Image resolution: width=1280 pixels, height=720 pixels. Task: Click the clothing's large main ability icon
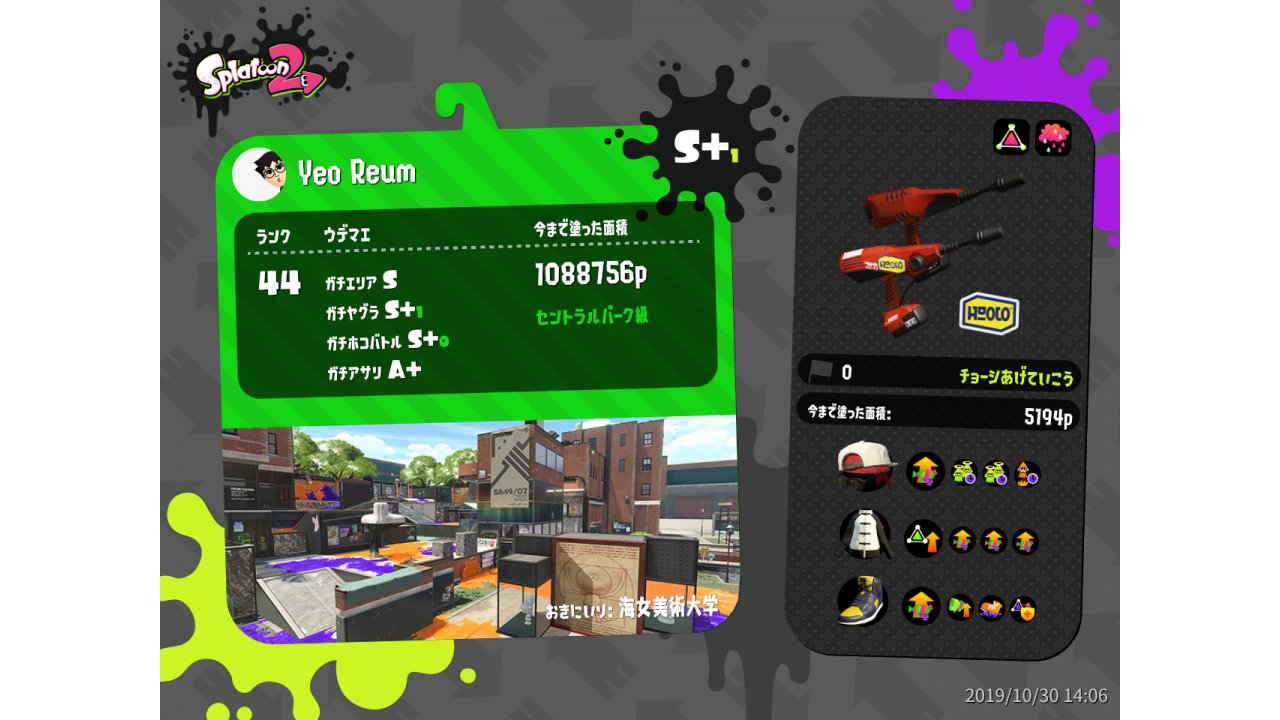(x=923, y=539)
